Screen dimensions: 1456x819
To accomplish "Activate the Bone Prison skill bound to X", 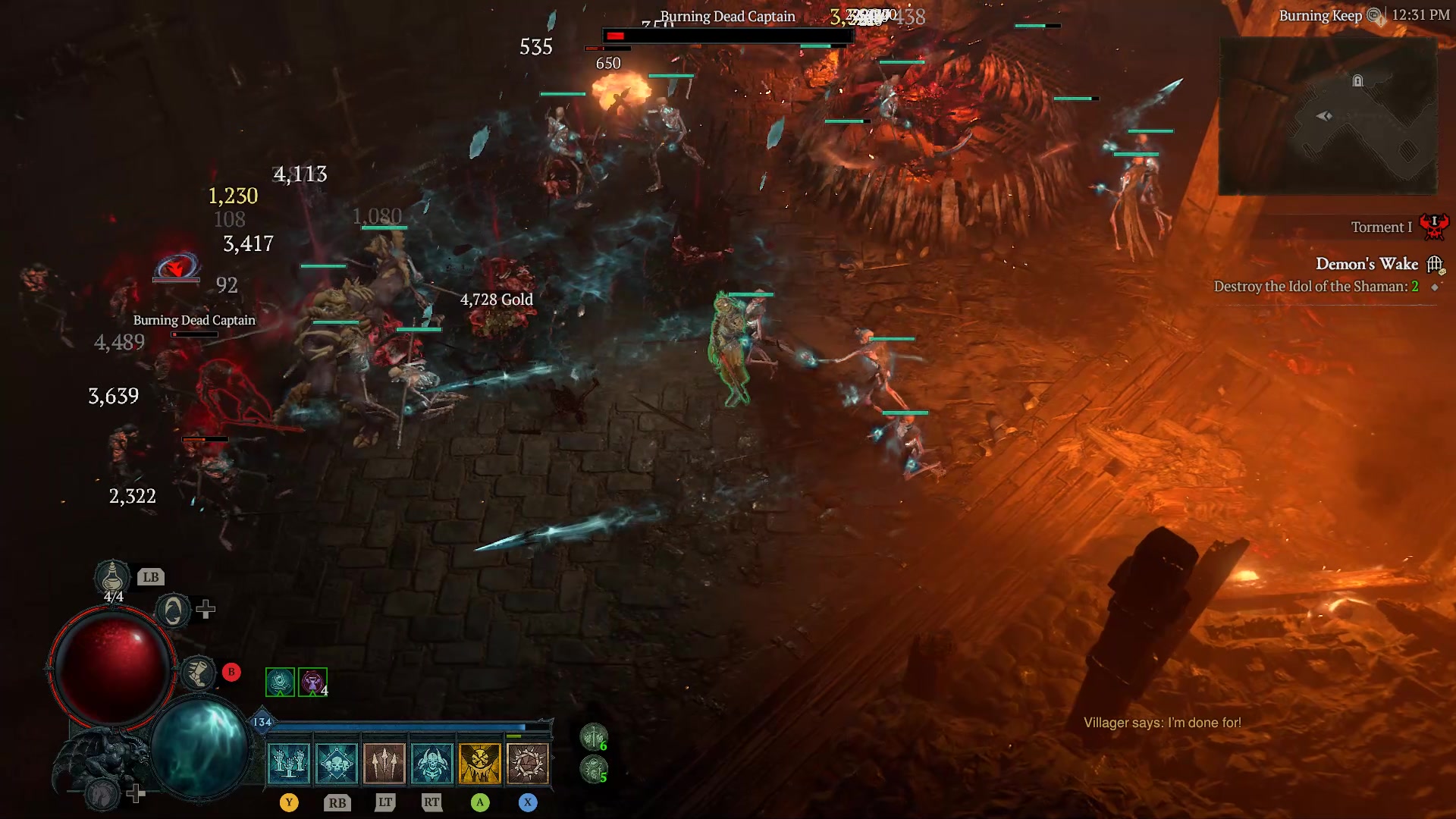I will click(528, 762).
